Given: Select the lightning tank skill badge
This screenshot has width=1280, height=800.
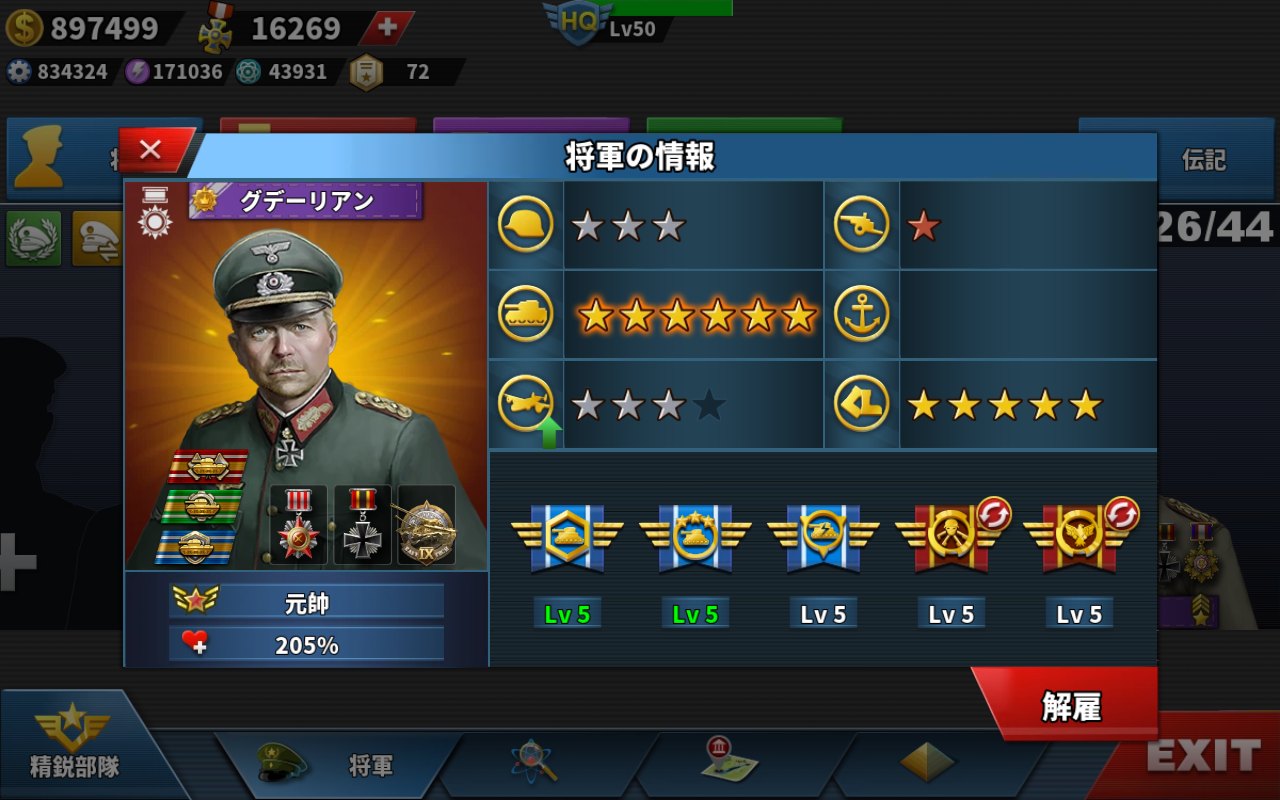Looking at the screenshot, I should point(823,537).
